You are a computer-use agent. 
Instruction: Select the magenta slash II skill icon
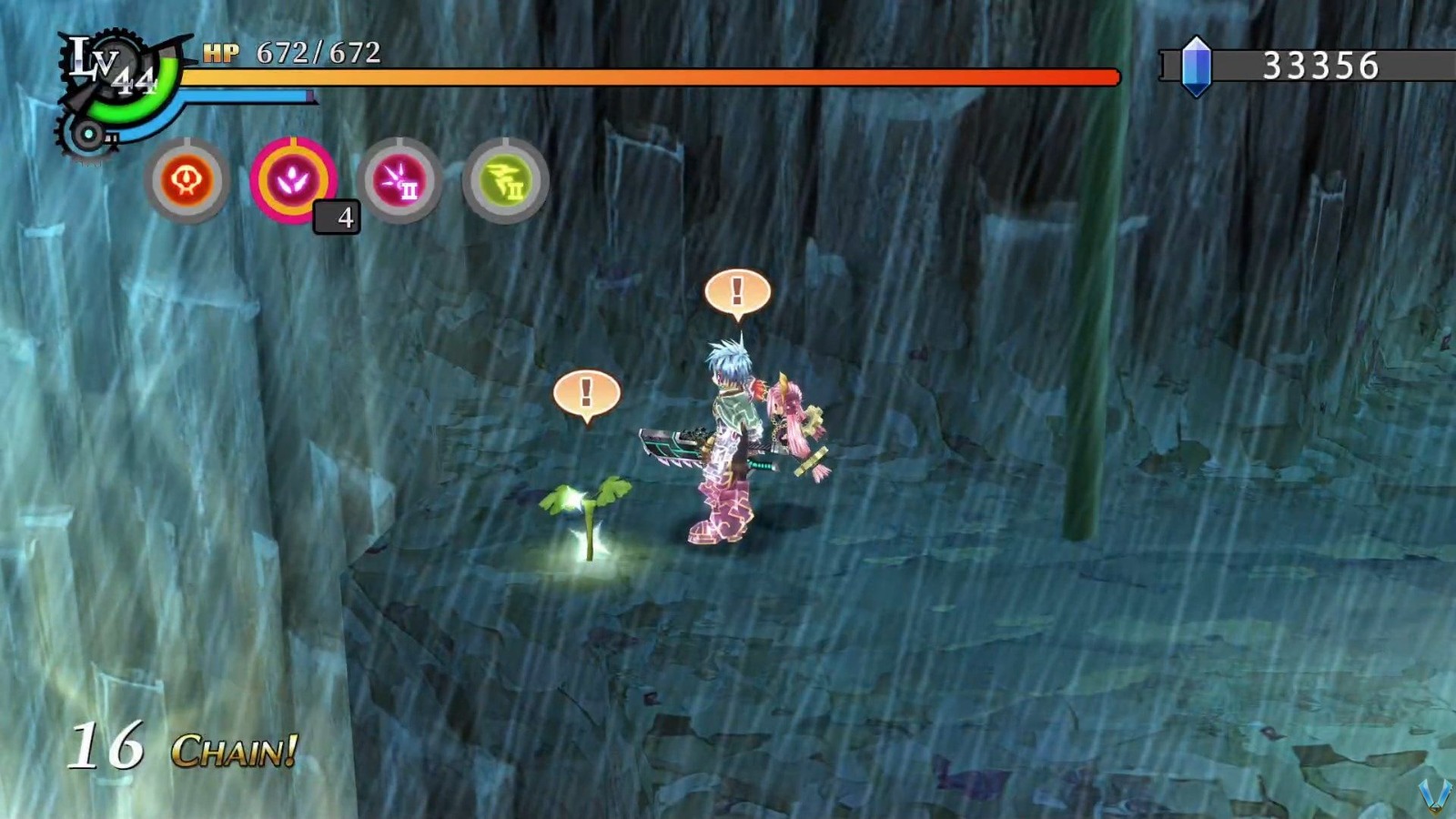(x=399, y=179)
